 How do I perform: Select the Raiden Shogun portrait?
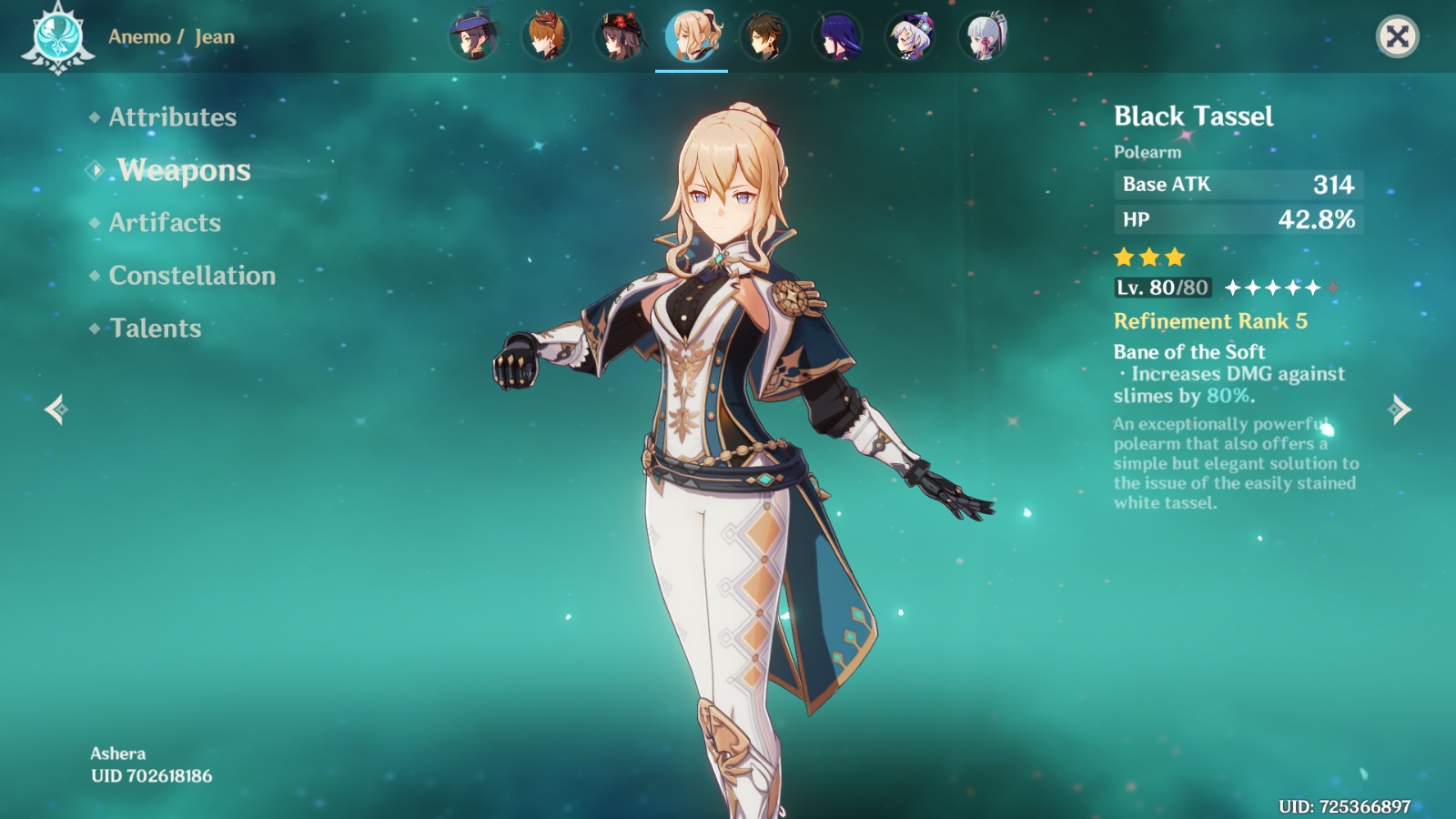pyautogui.click(x=837, y=37)
